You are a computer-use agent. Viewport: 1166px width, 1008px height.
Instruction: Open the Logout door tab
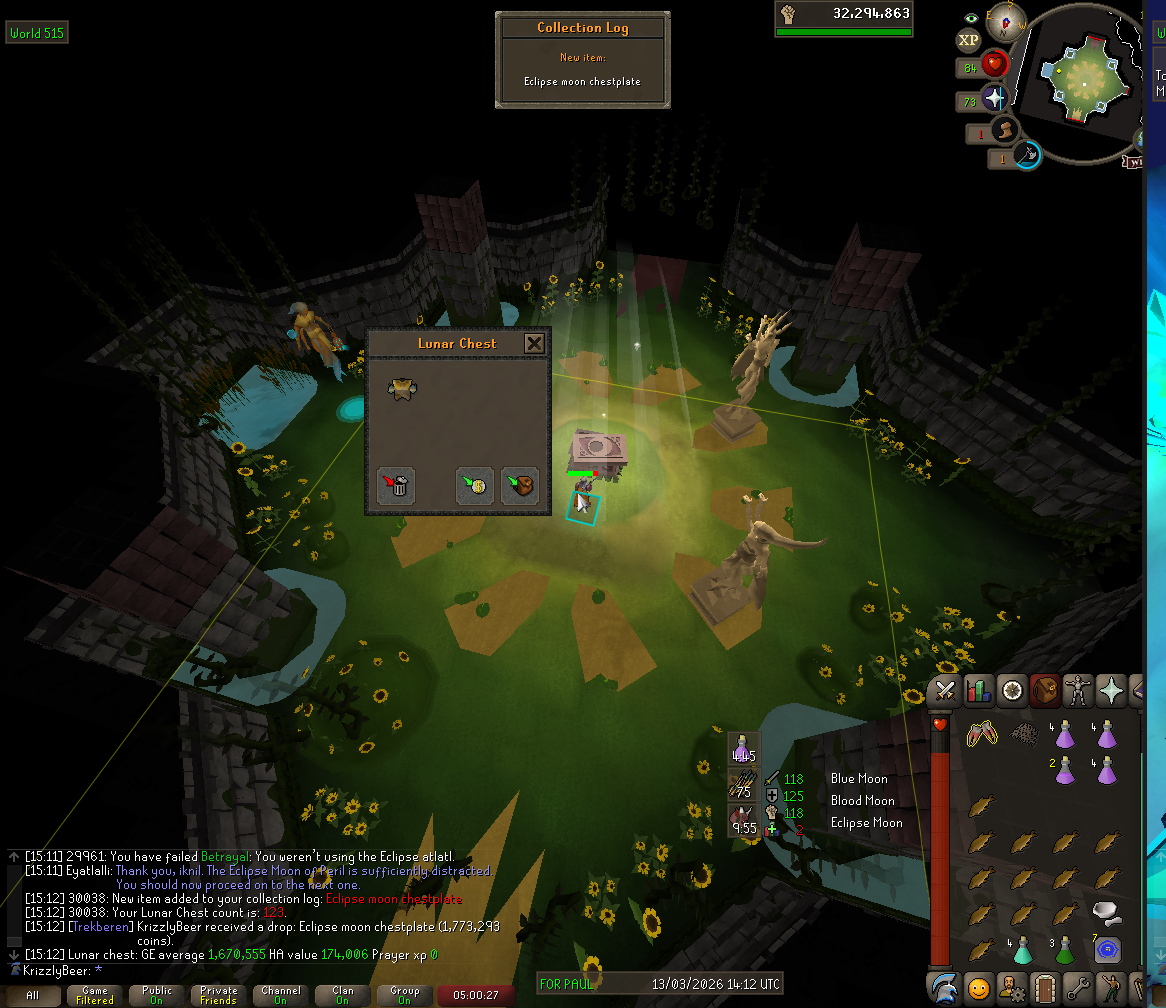[x=1044, y=986]
